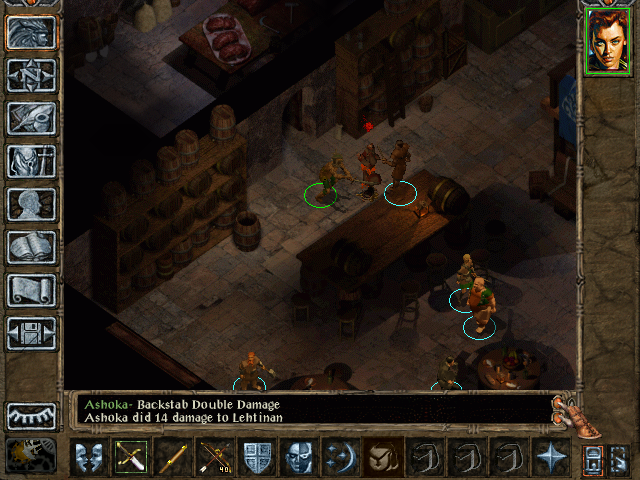The width and height of the screenshot is (640, 480).
Task: Click the closed-eye rest button
Action: click(x=32, y=415)
